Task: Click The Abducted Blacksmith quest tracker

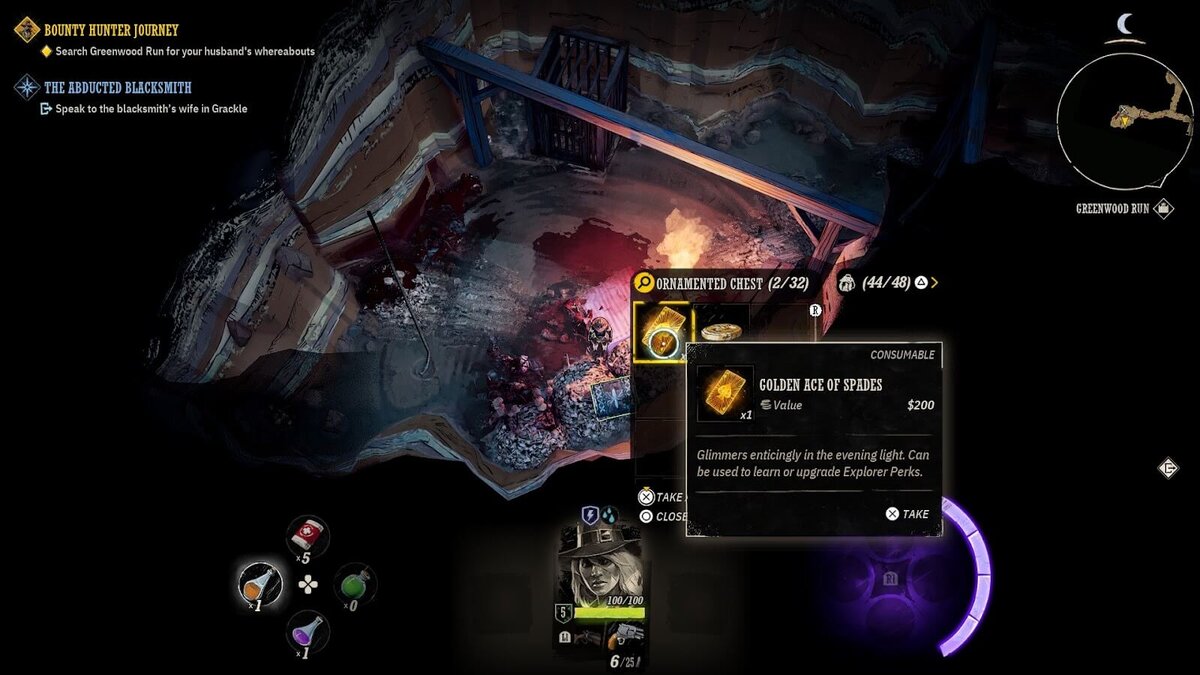Action: pyautogui.click(x=117, y=88)
